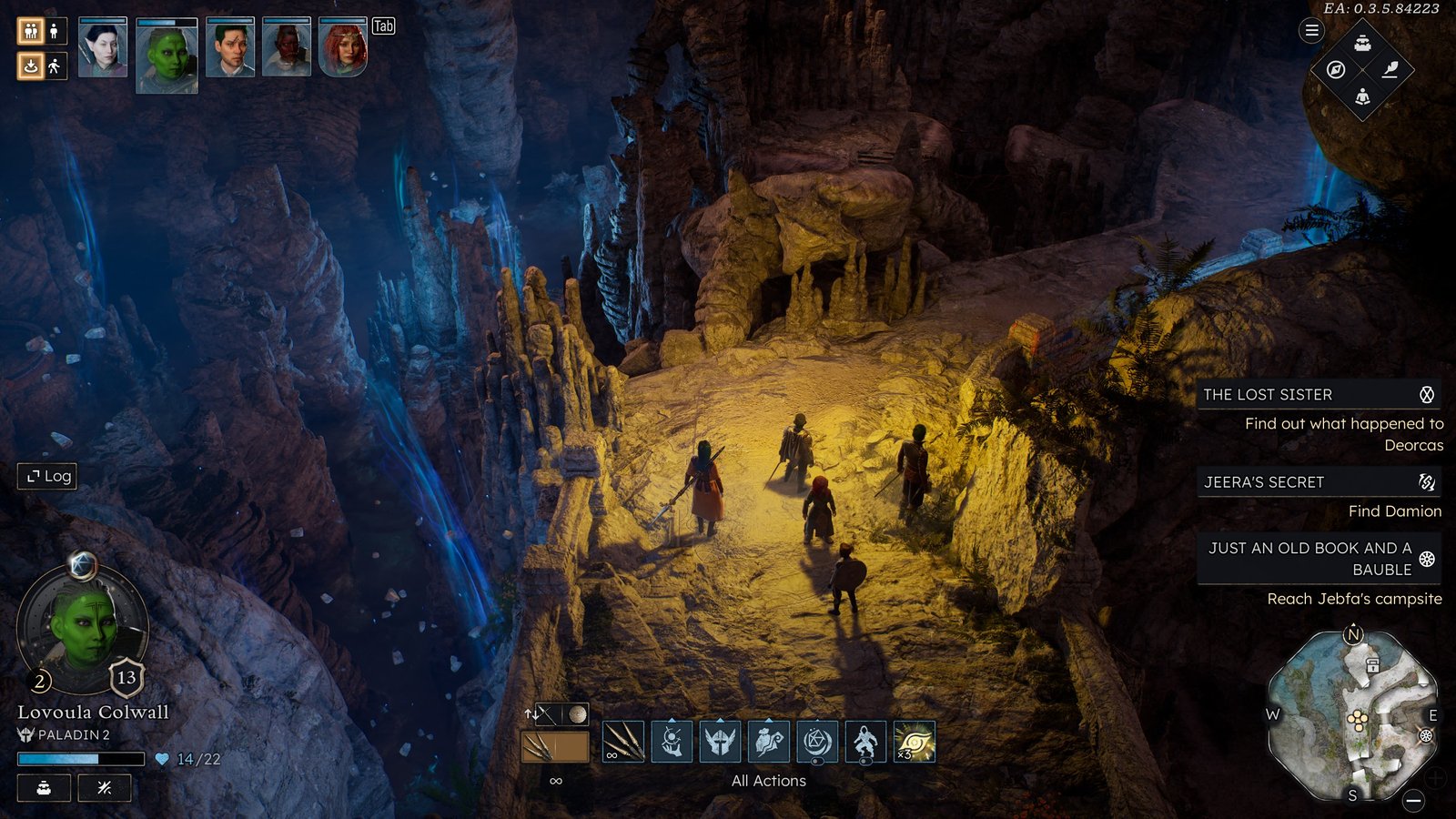Toggle the walking figure movement mode
The image size is (1456, 819).
[55, 66]
